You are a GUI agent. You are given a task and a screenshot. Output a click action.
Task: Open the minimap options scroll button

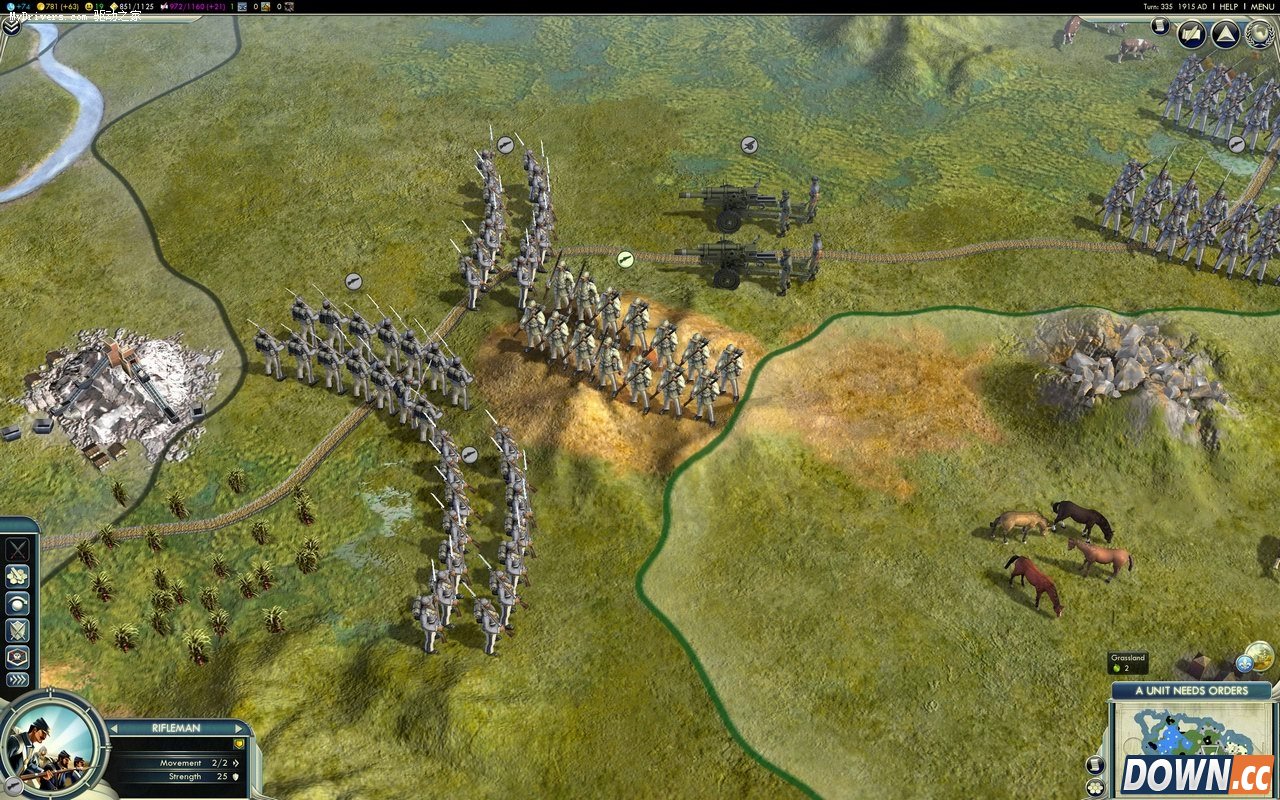coord(1095,765)
